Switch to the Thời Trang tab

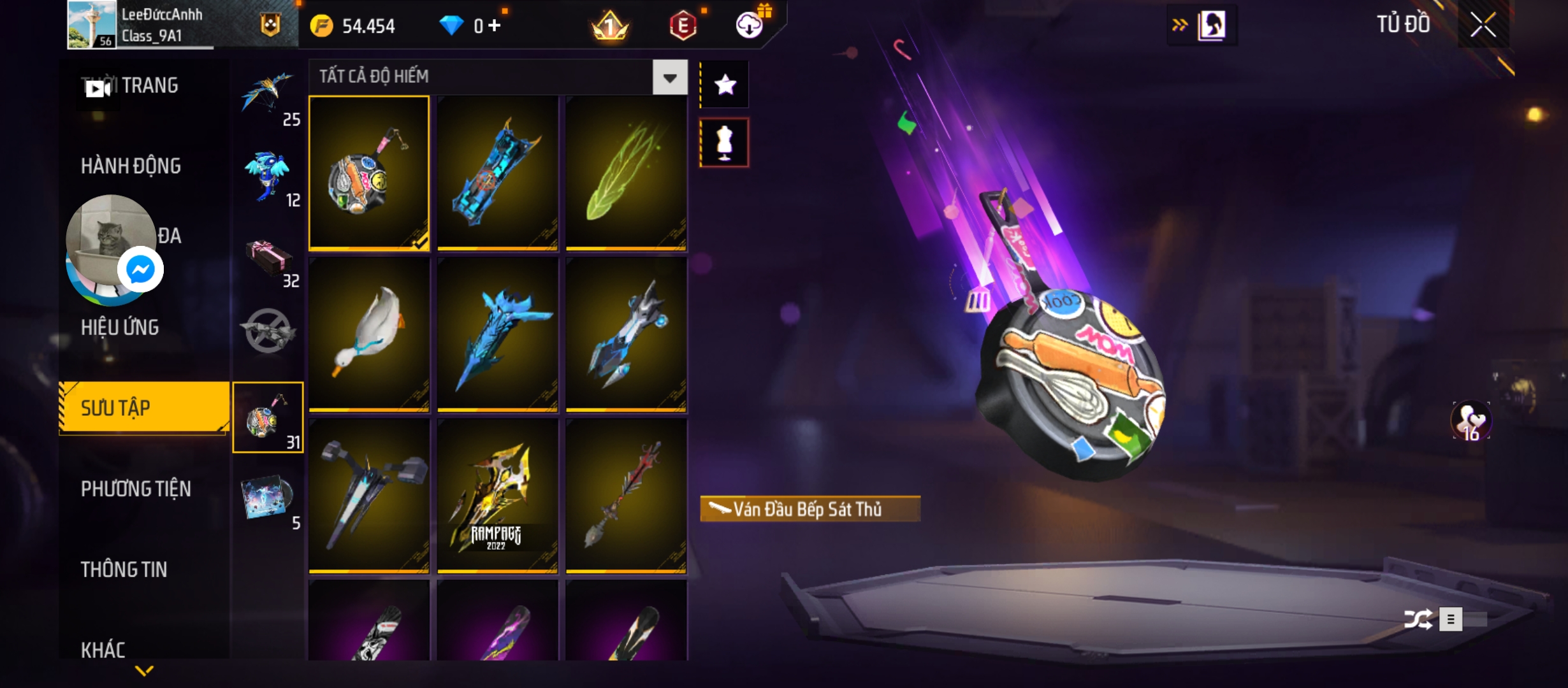[149, 85]
